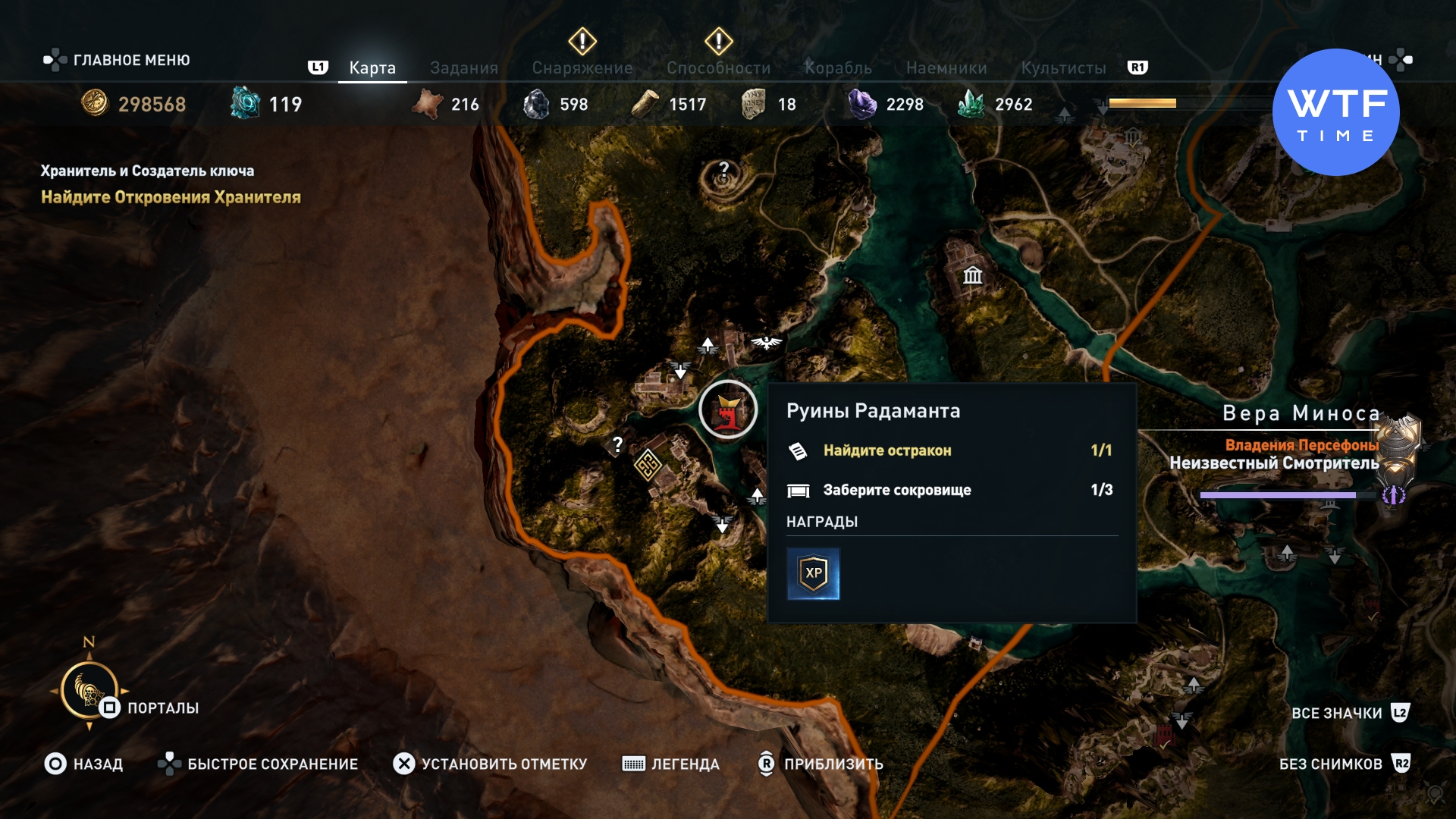The height and width of the screenshot is (819, 1456).
Task: Open the Корабль tab
Action: [838, 67]
